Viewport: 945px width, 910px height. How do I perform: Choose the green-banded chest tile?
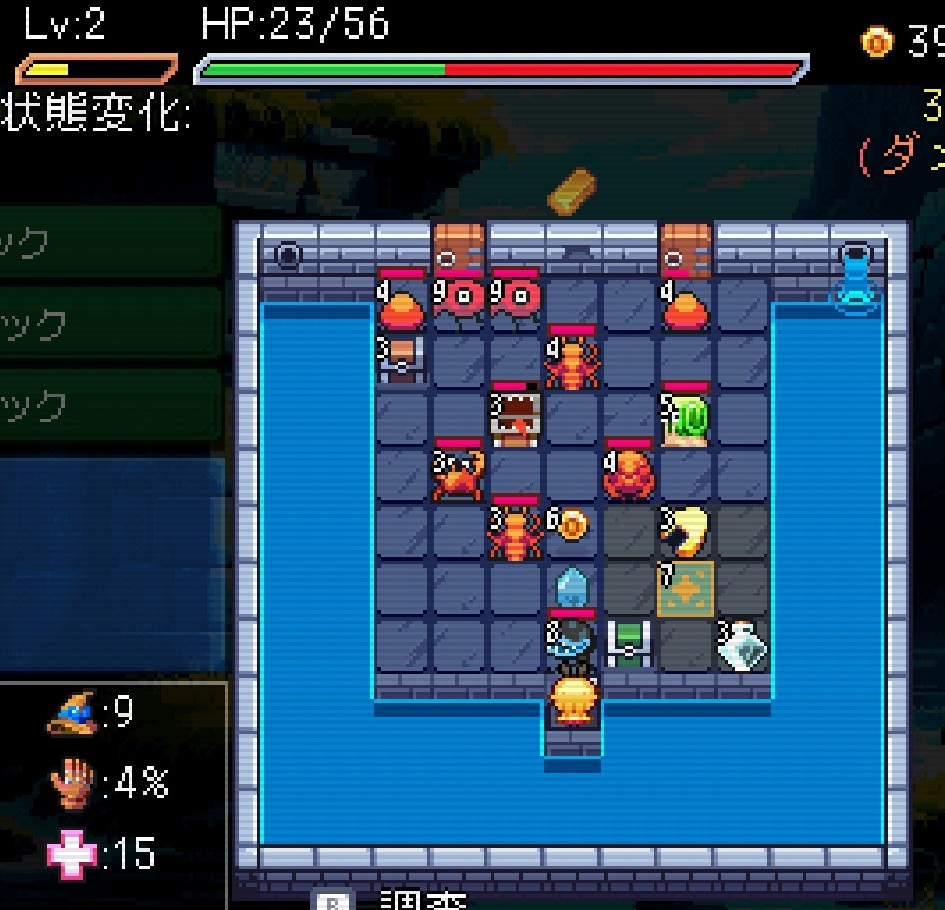click(x=629, y=644)
